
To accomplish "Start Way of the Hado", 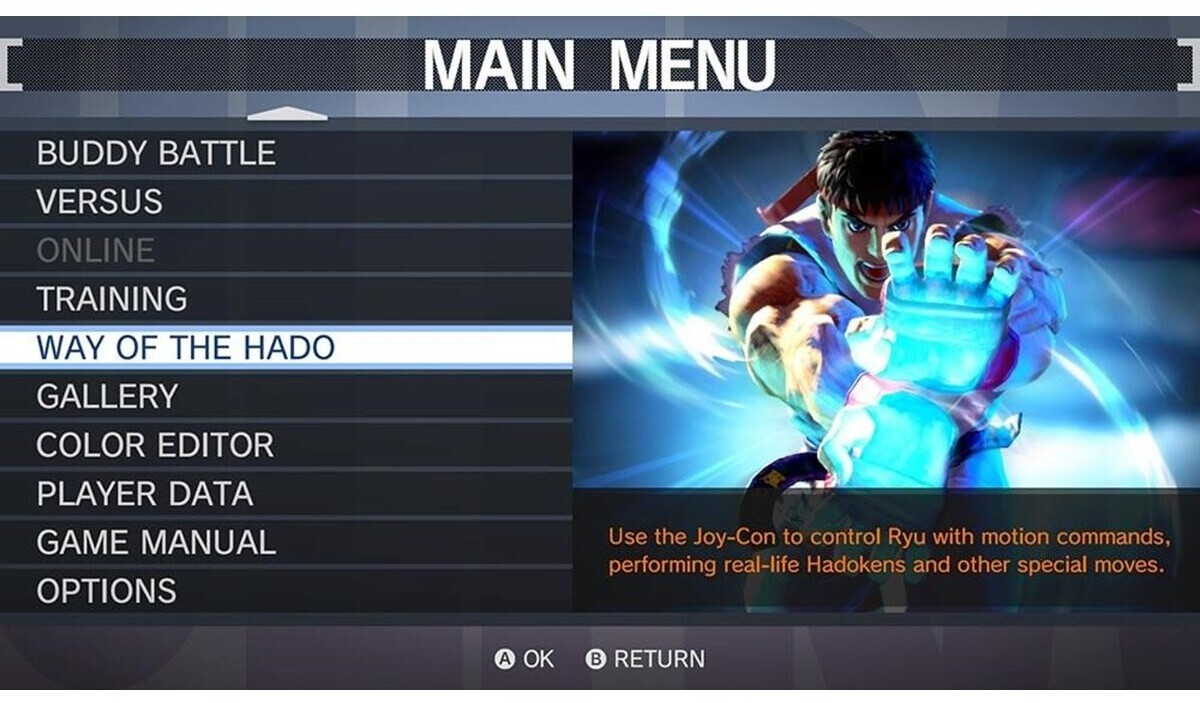I will (x=186, y=348).
